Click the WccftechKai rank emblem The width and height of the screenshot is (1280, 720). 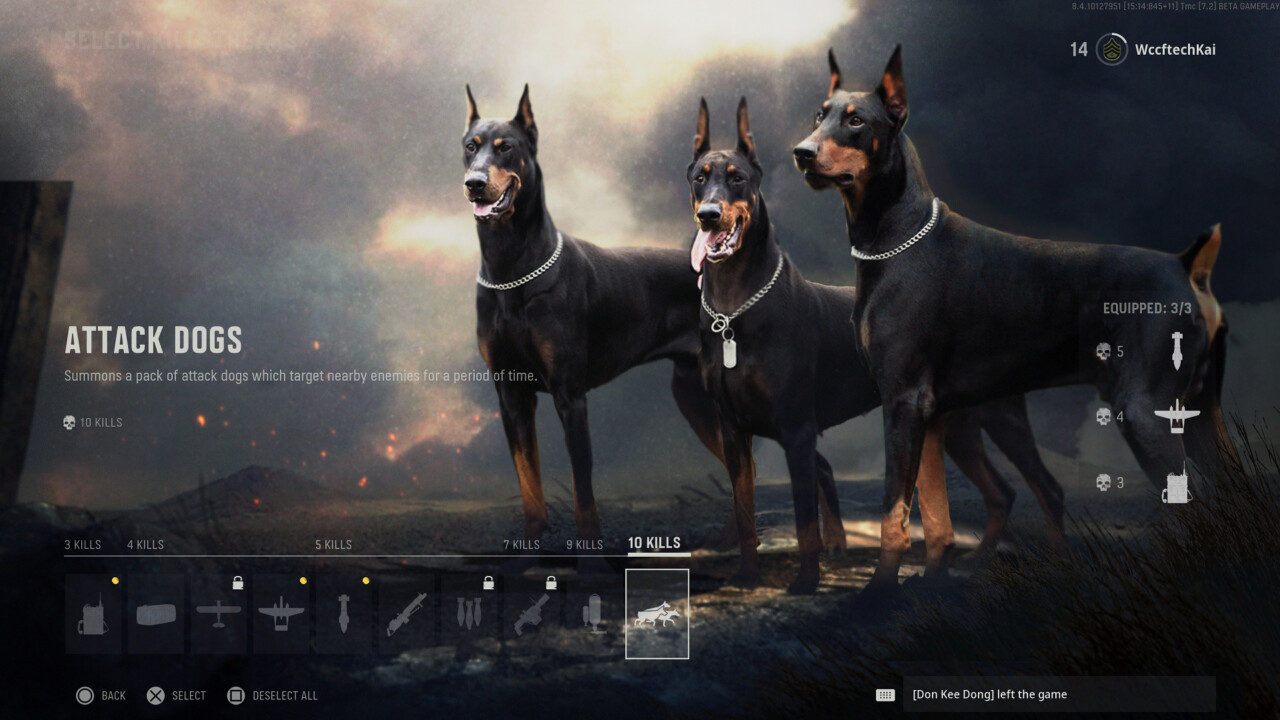point(1110,49)
